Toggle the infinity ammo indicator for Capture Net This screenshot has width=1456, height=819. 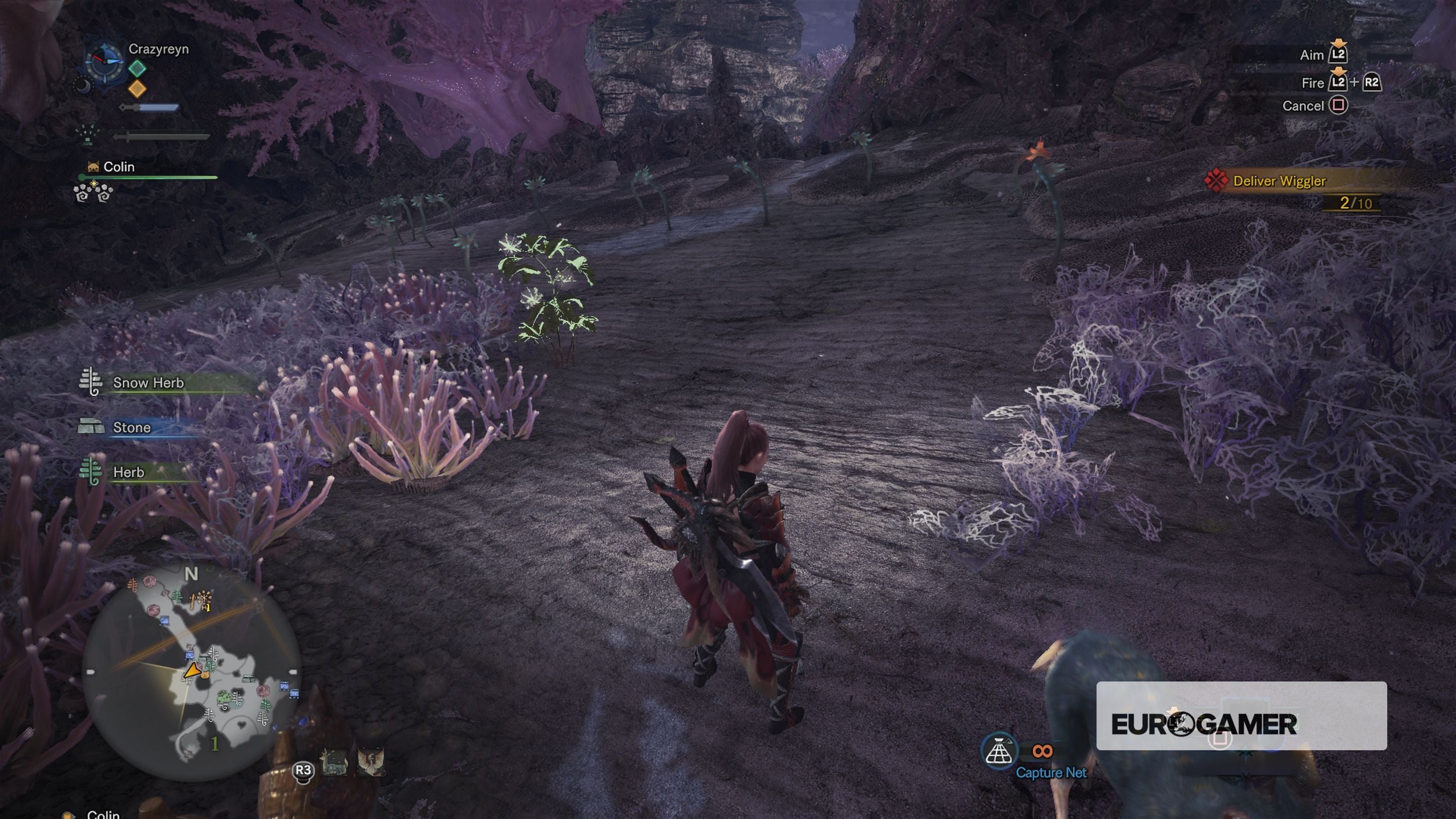[x=1041, y=751]
